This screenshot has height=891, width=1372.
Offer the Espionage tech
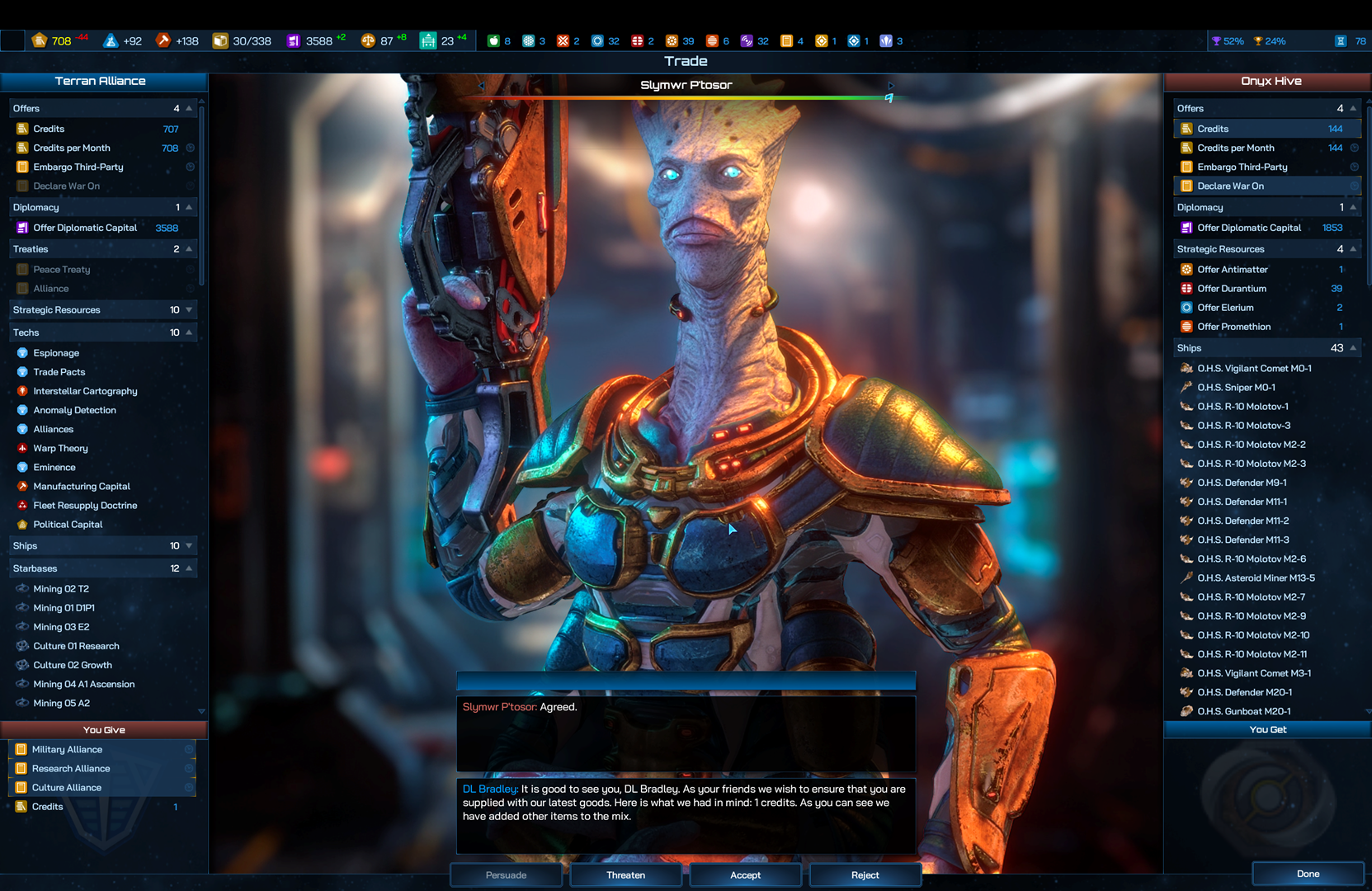(56, 353)
